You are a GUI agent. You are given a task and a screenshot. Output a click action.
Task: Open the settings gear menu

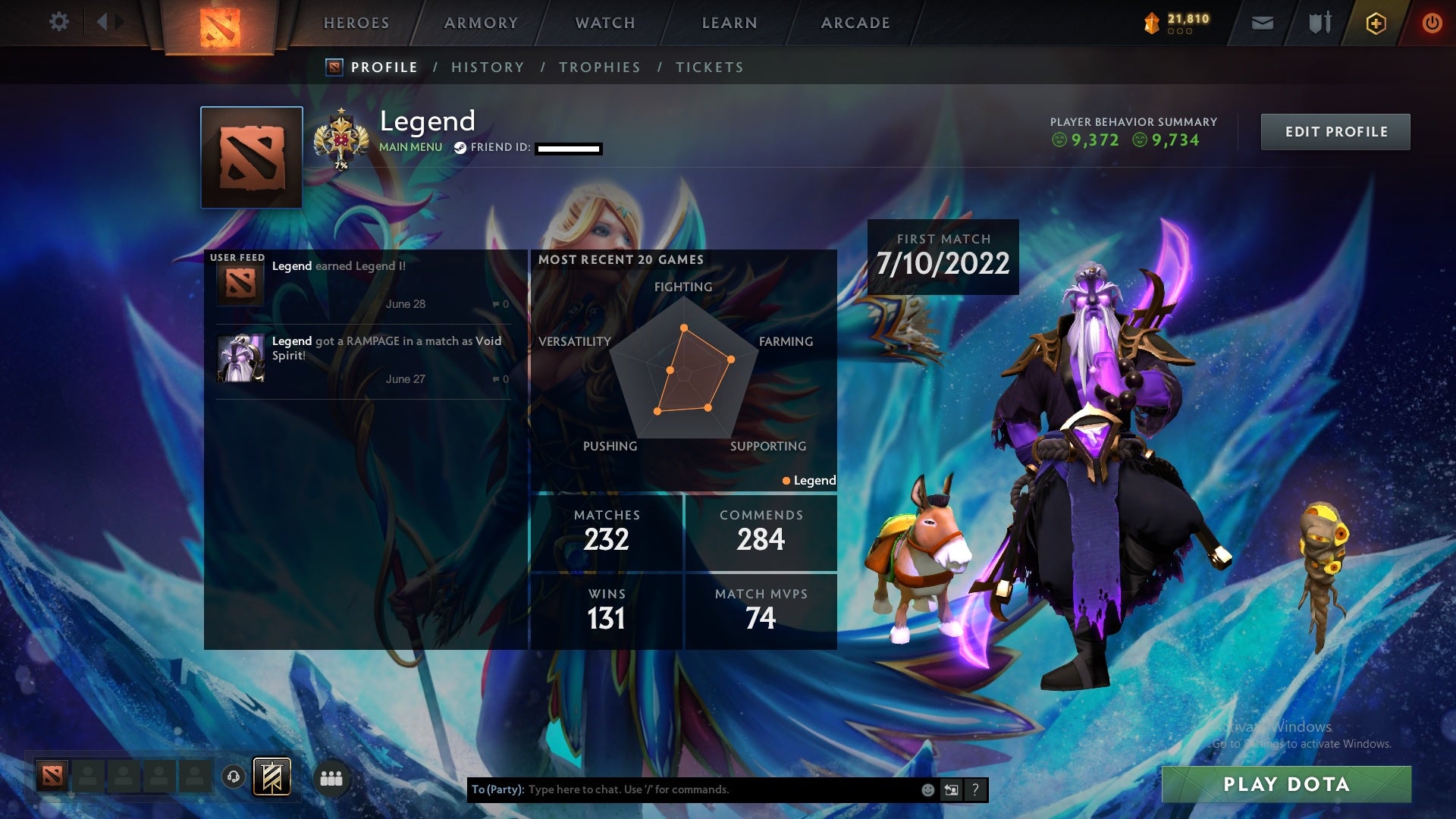(59, 22)
